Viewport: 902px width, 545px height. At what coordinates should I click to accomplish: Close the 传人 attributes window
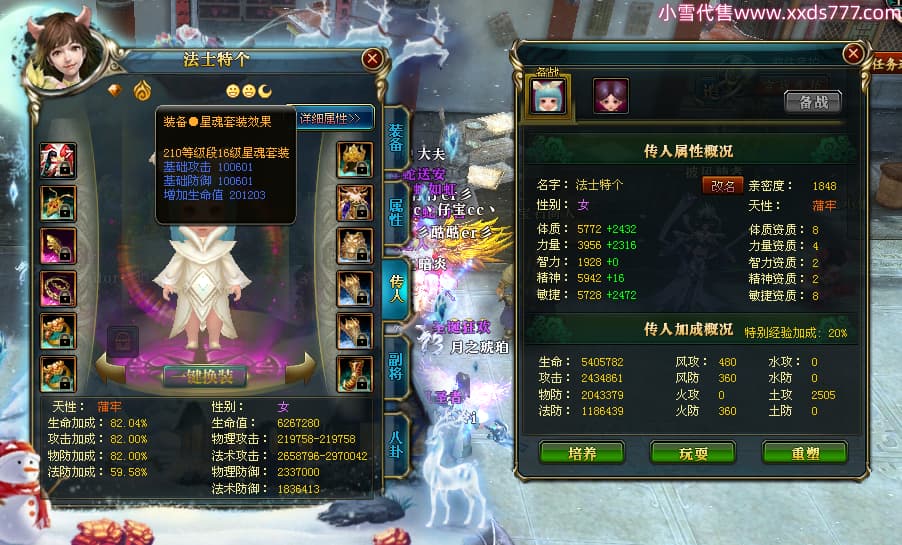point(852,53)
